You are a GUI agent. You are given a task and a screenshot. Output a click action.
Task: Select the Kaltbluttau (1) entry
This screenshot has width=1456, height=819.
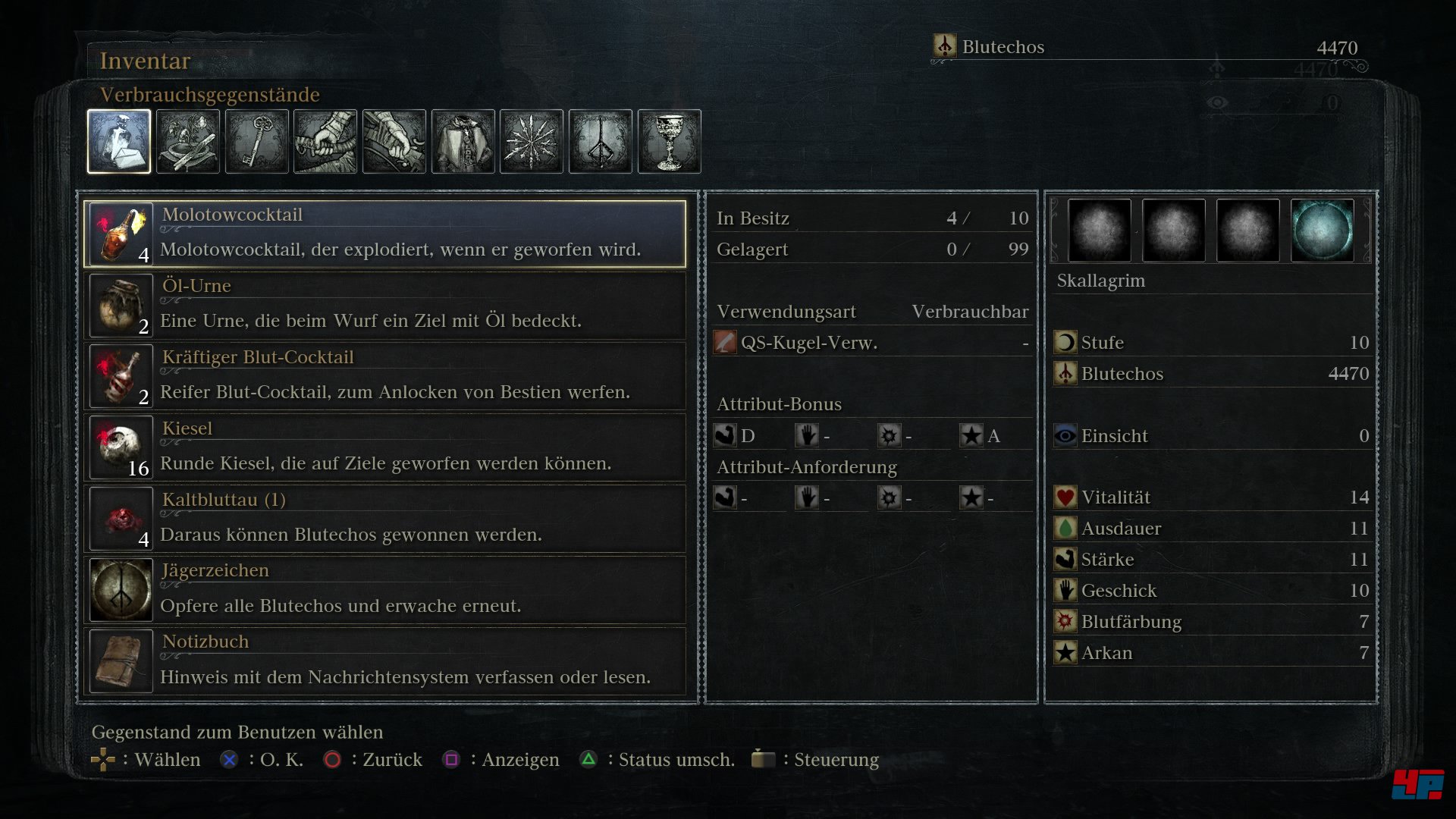pyautogui.click(x=385, y=519)
